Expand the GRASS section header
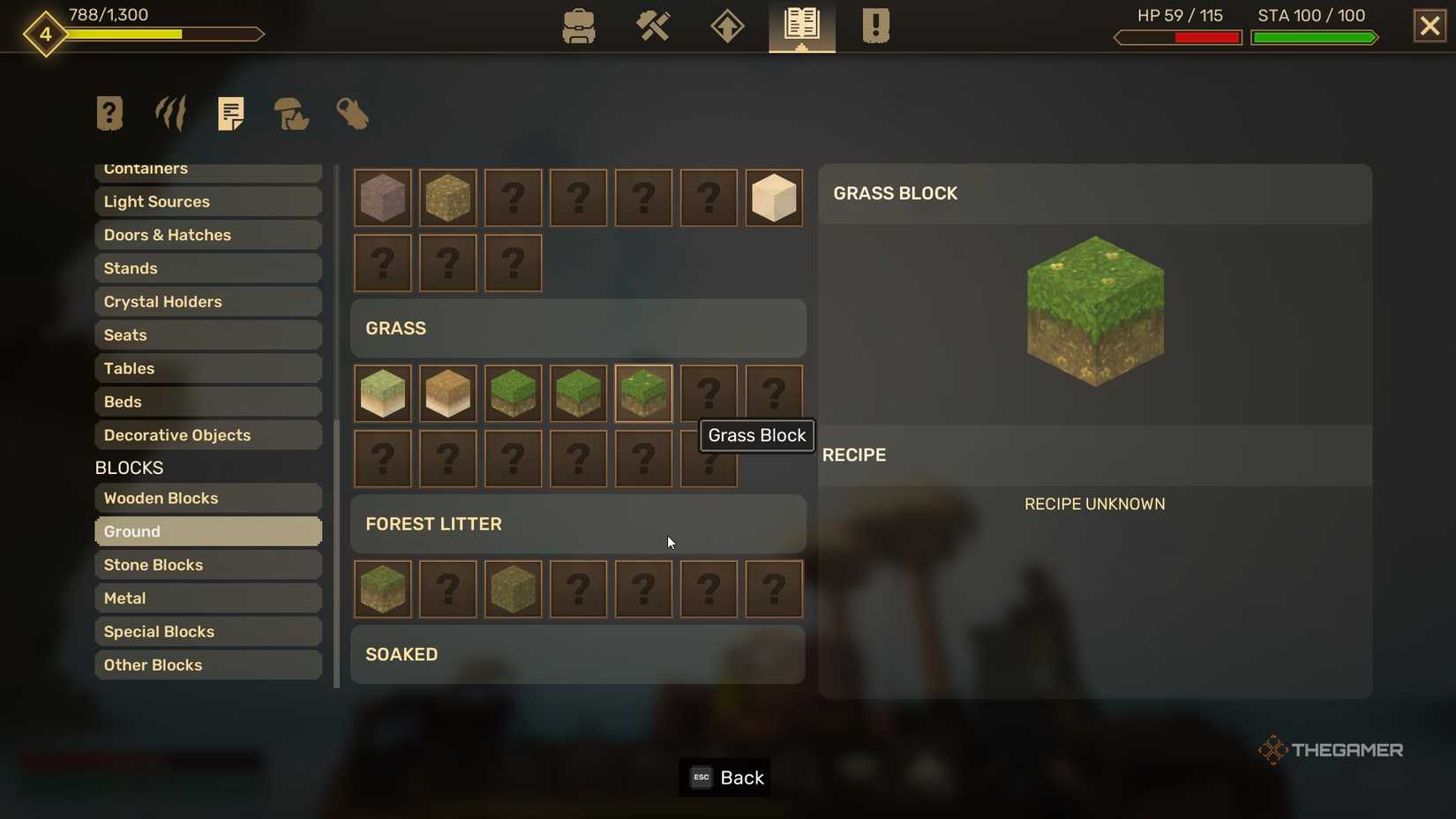This screenshot has height=819, width=1456. point(578,328)
